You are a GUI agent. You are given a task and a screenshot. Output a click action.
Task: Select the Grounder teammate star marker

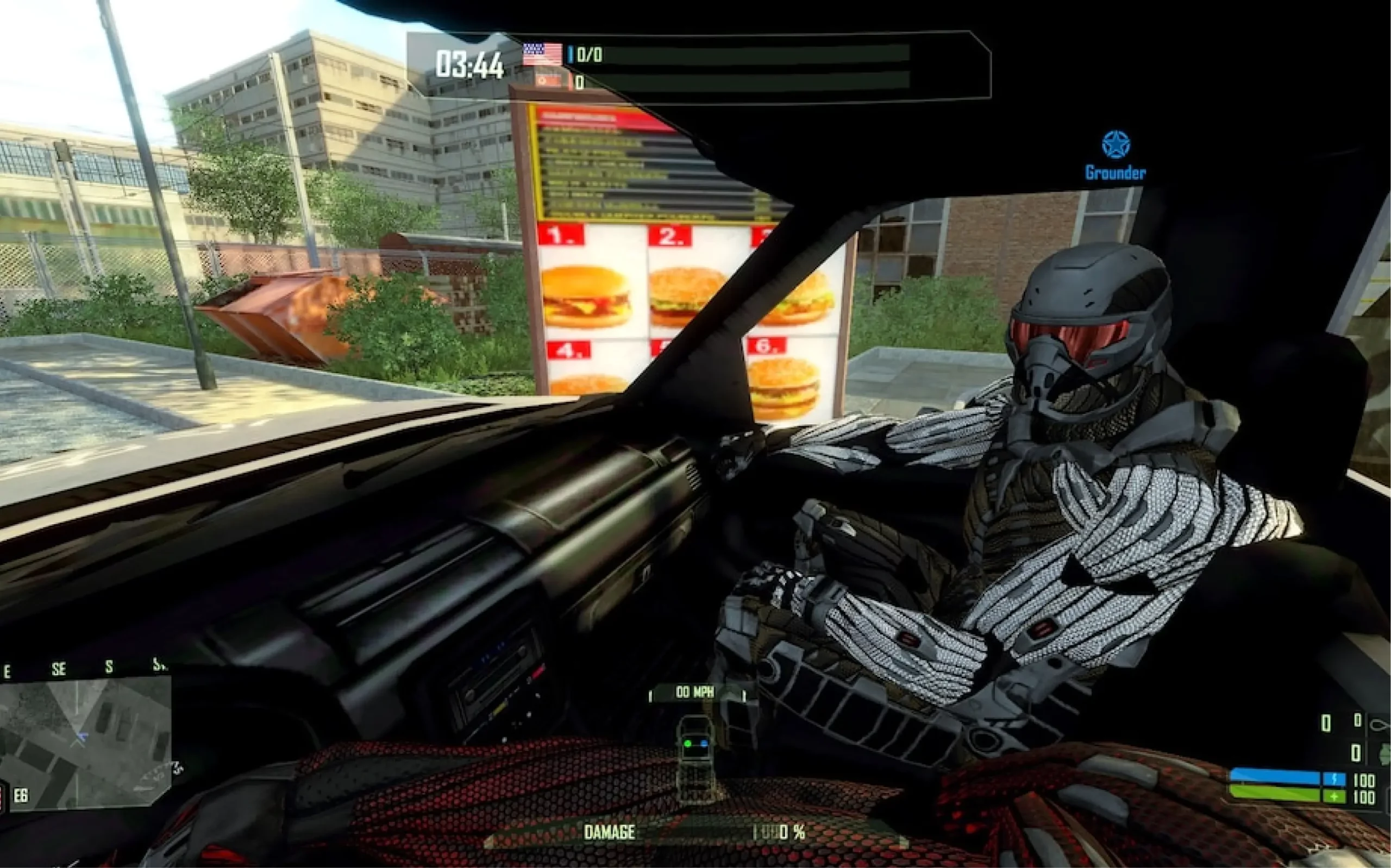point(1116,144)
